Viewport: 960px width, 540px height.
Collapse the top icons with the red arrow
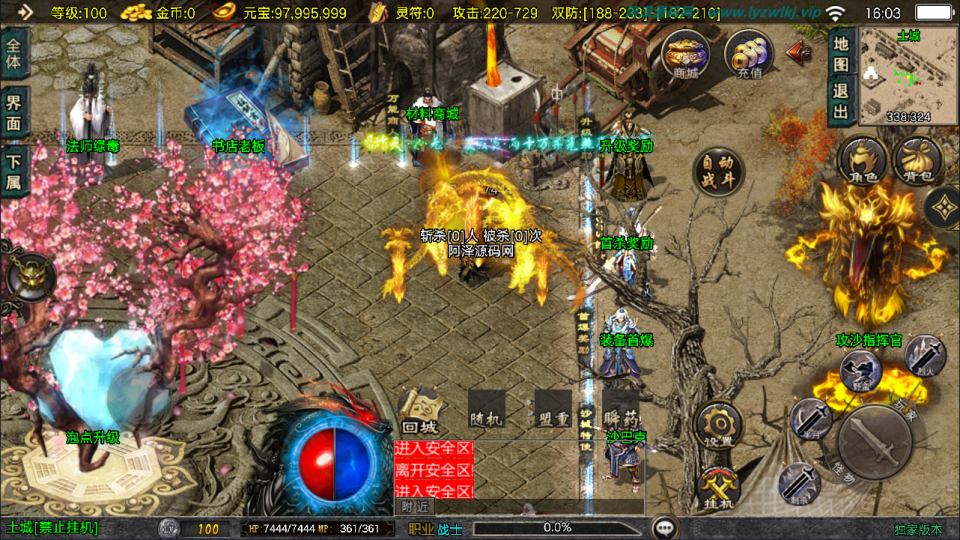[x=798, y=51]
